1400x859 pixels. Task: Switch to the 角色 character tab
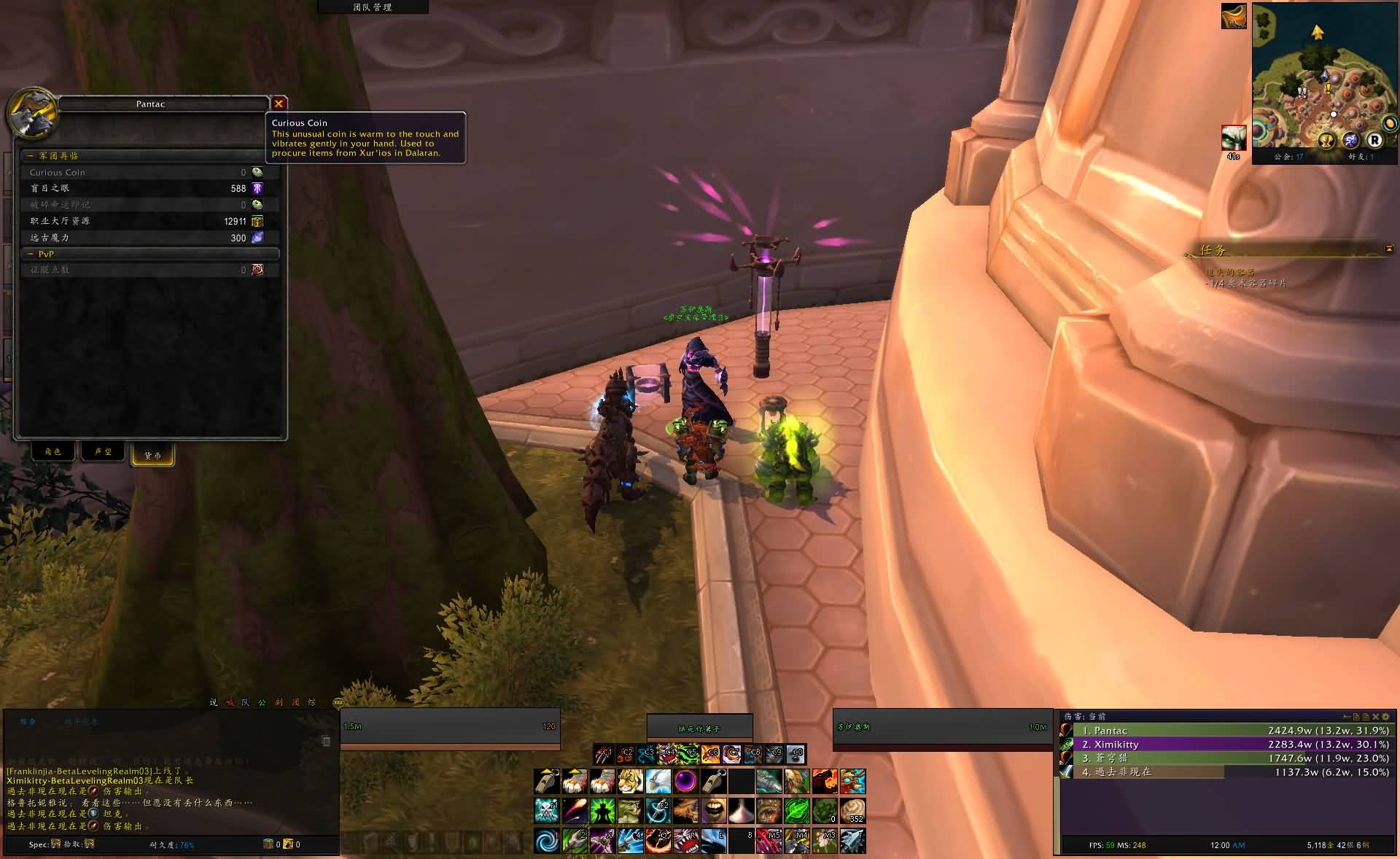[x=53, y=452]
